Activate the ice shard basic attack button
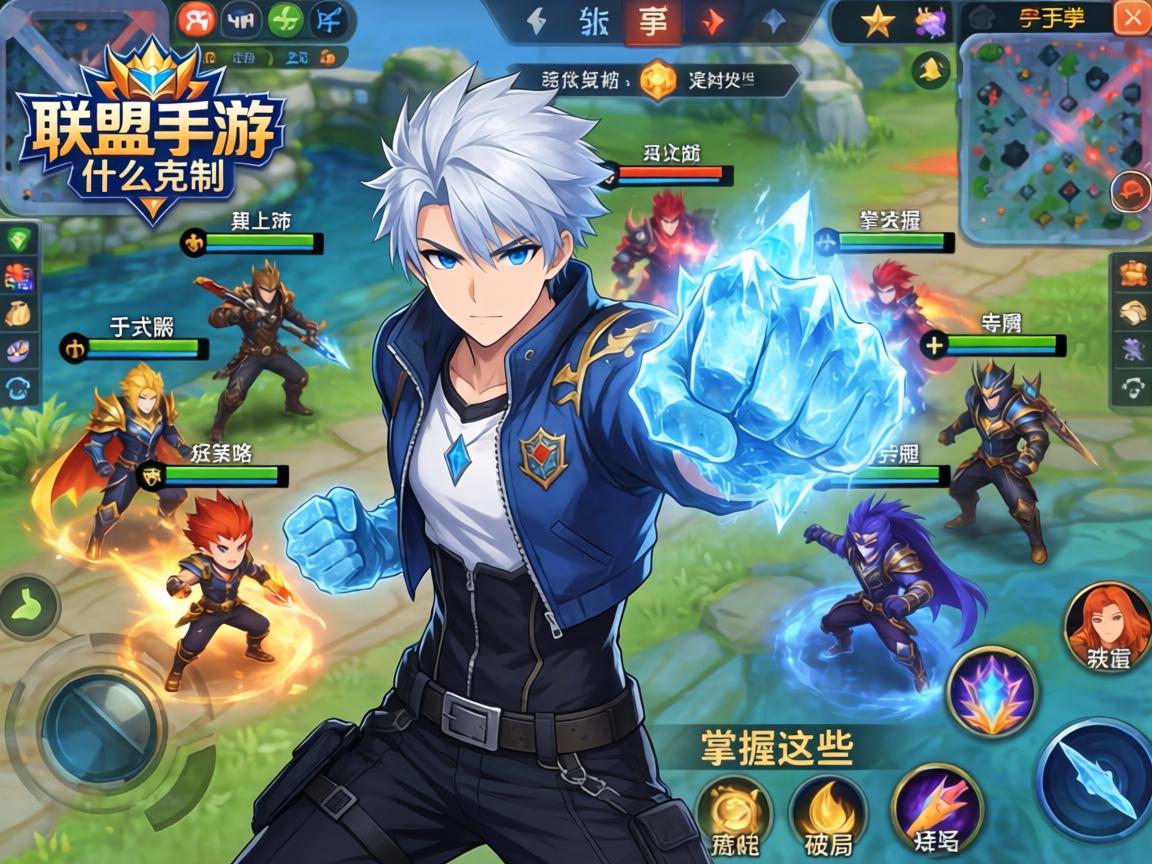 1097,775
